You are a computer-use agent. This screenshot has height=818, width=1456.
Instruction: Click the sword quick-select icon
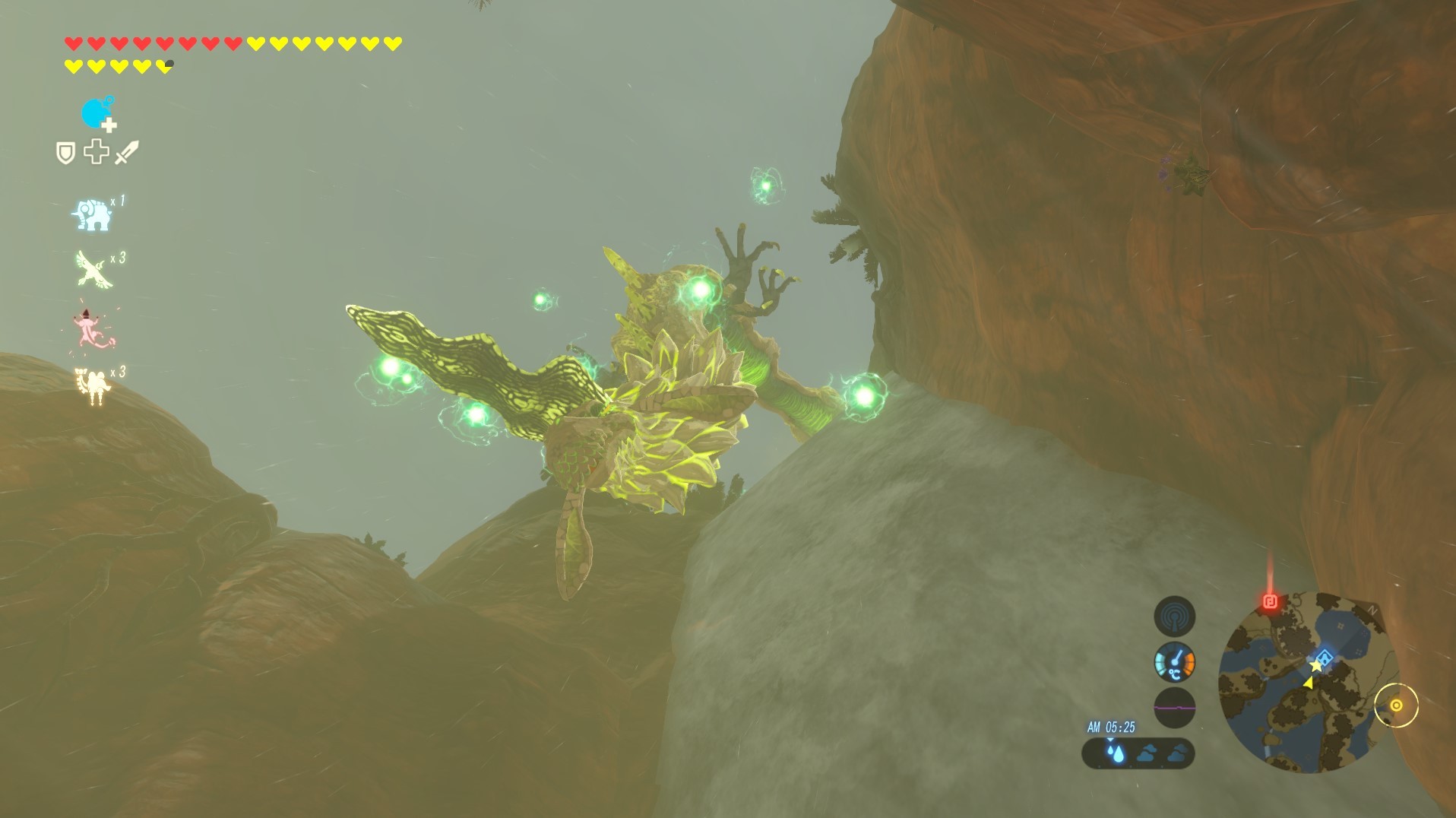127,152
